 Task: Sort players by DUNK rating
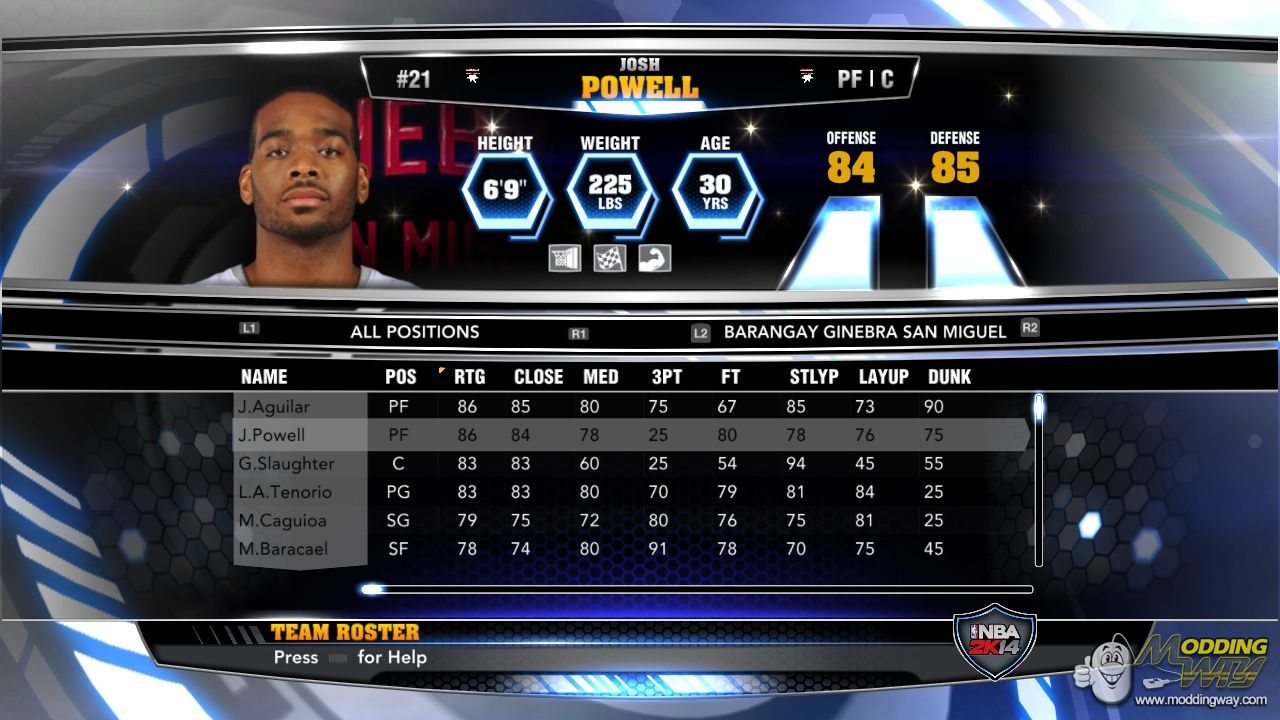point(949,377)
